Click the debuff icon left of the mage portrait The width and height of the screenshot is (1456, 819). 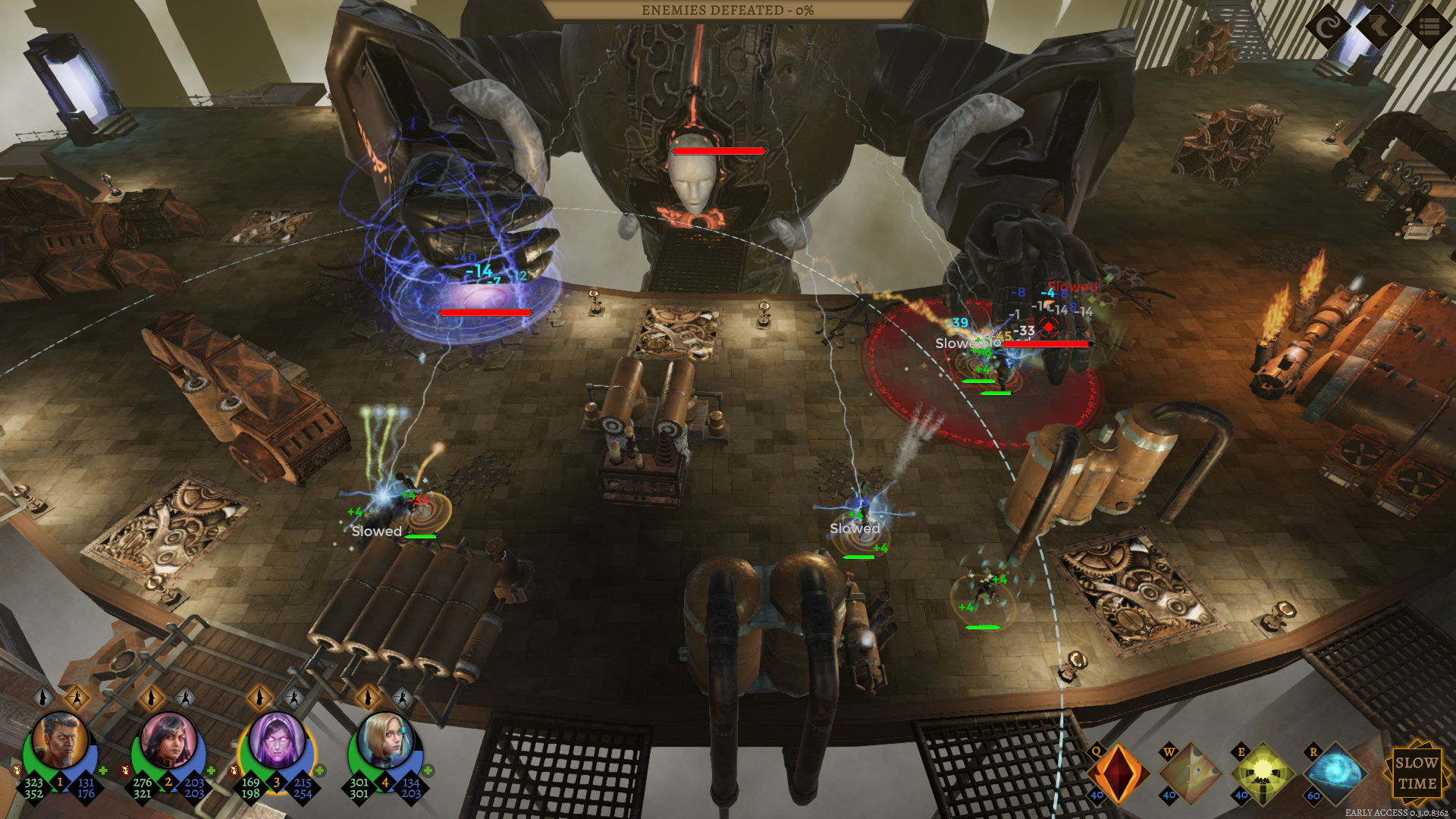[233, 771]
